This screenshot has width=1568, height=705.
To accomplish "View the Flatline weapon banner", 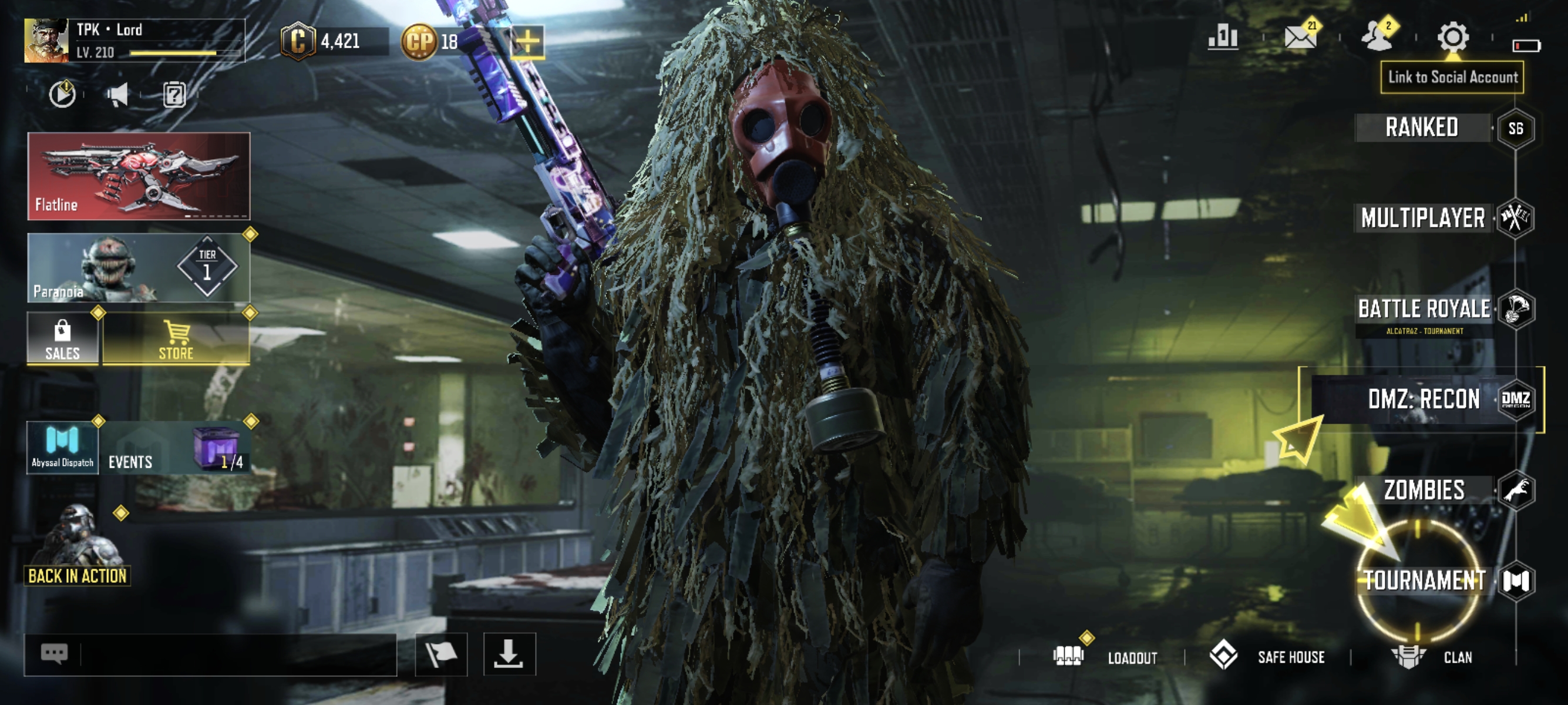I will [x=139, y=176].
